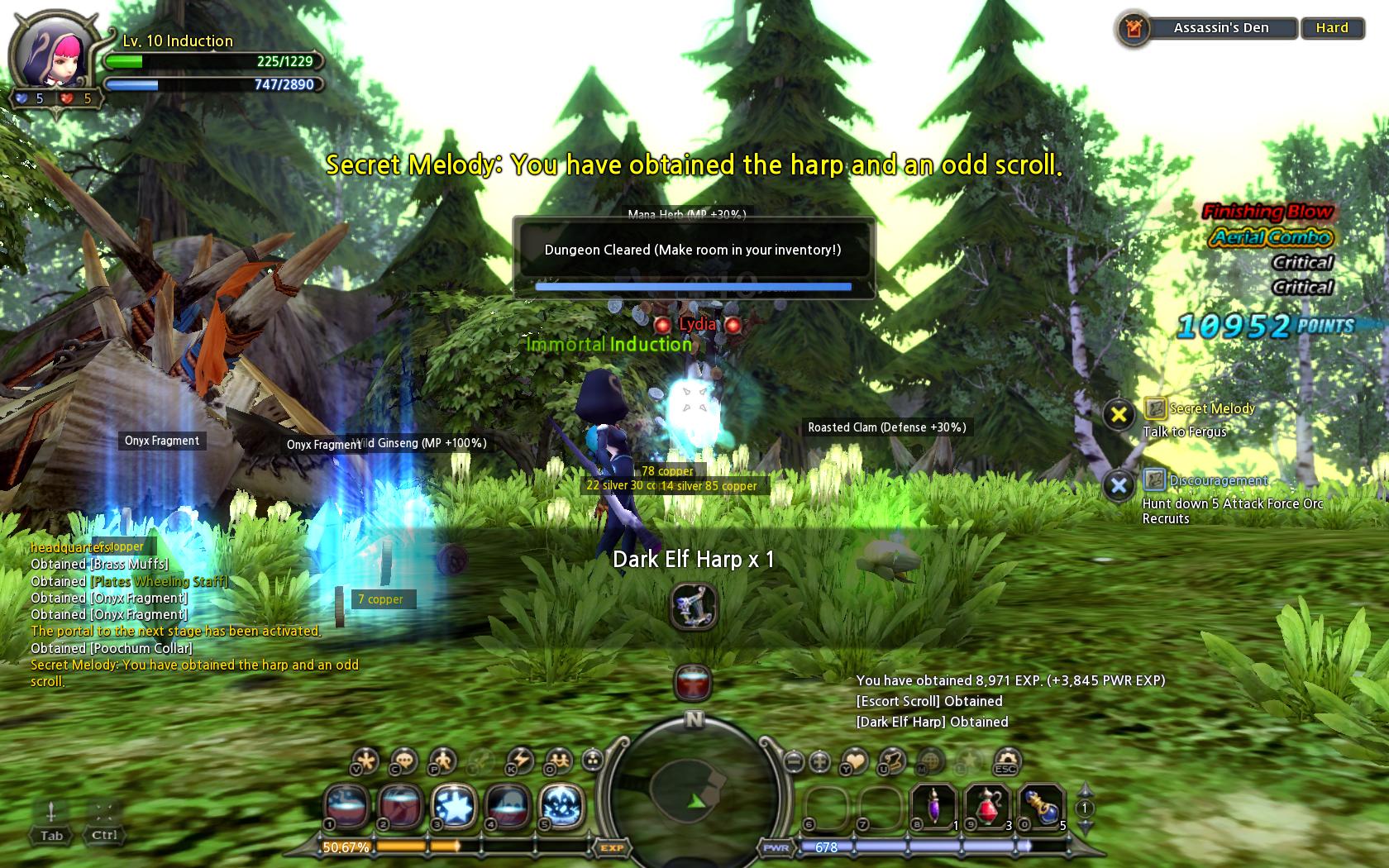Switch hotbar page with the up arrow
This screenshot has height=868, width=1389.
(1085, 790)
